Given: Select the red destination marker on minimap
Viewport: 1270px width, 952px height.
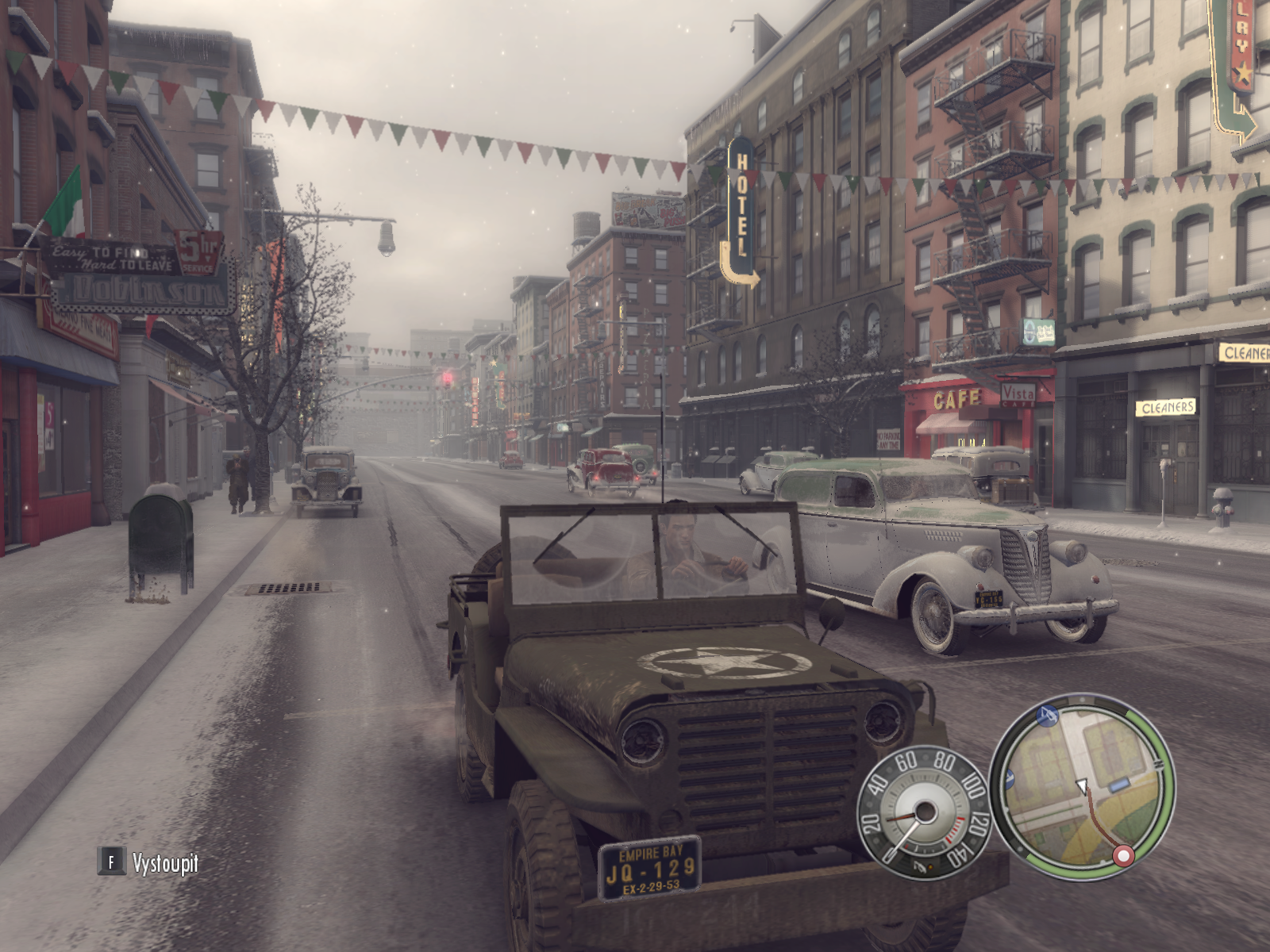Looking at the screenshot, I should click(x=1122, y=856).
